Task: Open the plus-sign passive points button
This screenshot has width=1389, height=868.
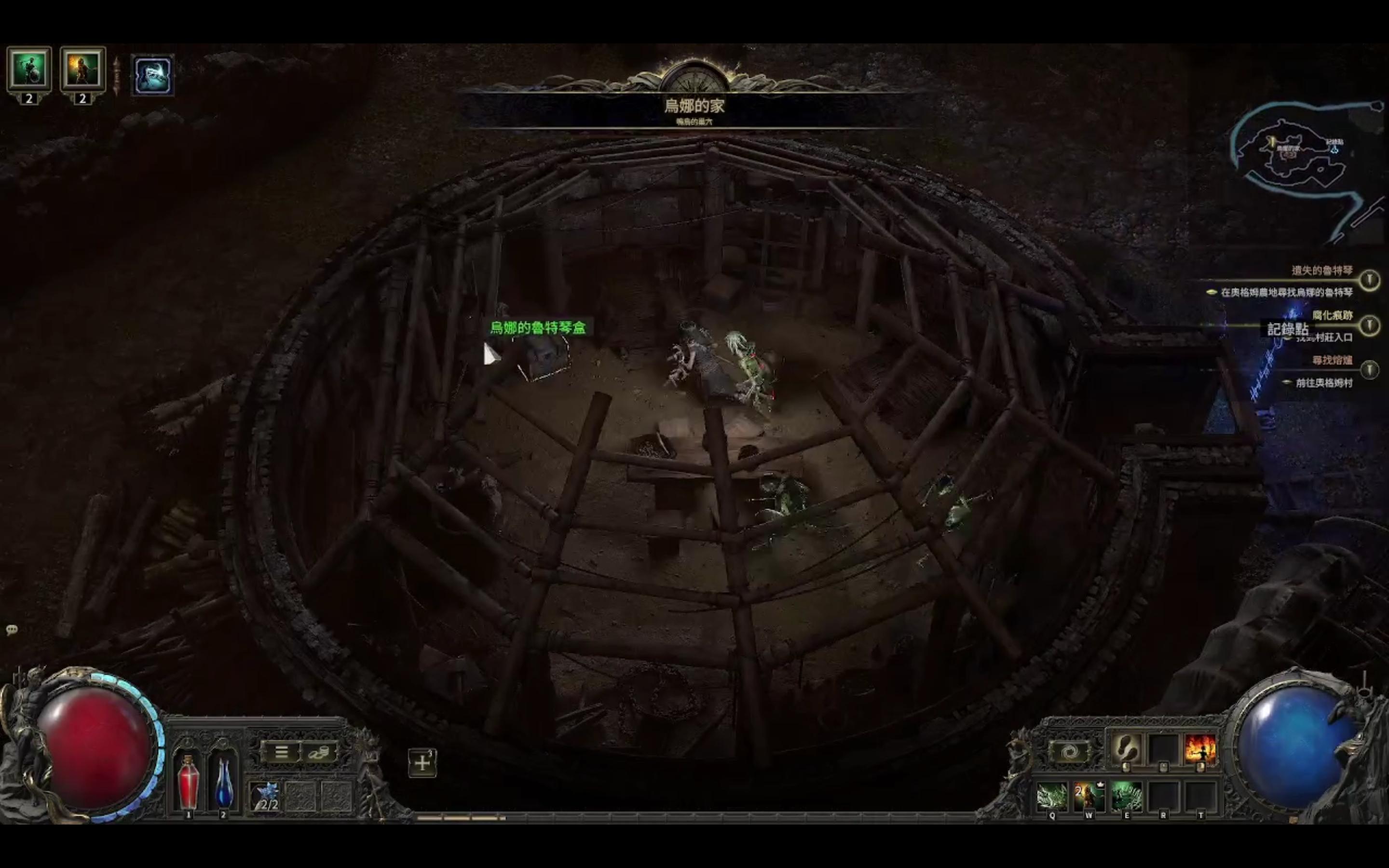Action: coord(422,763)
